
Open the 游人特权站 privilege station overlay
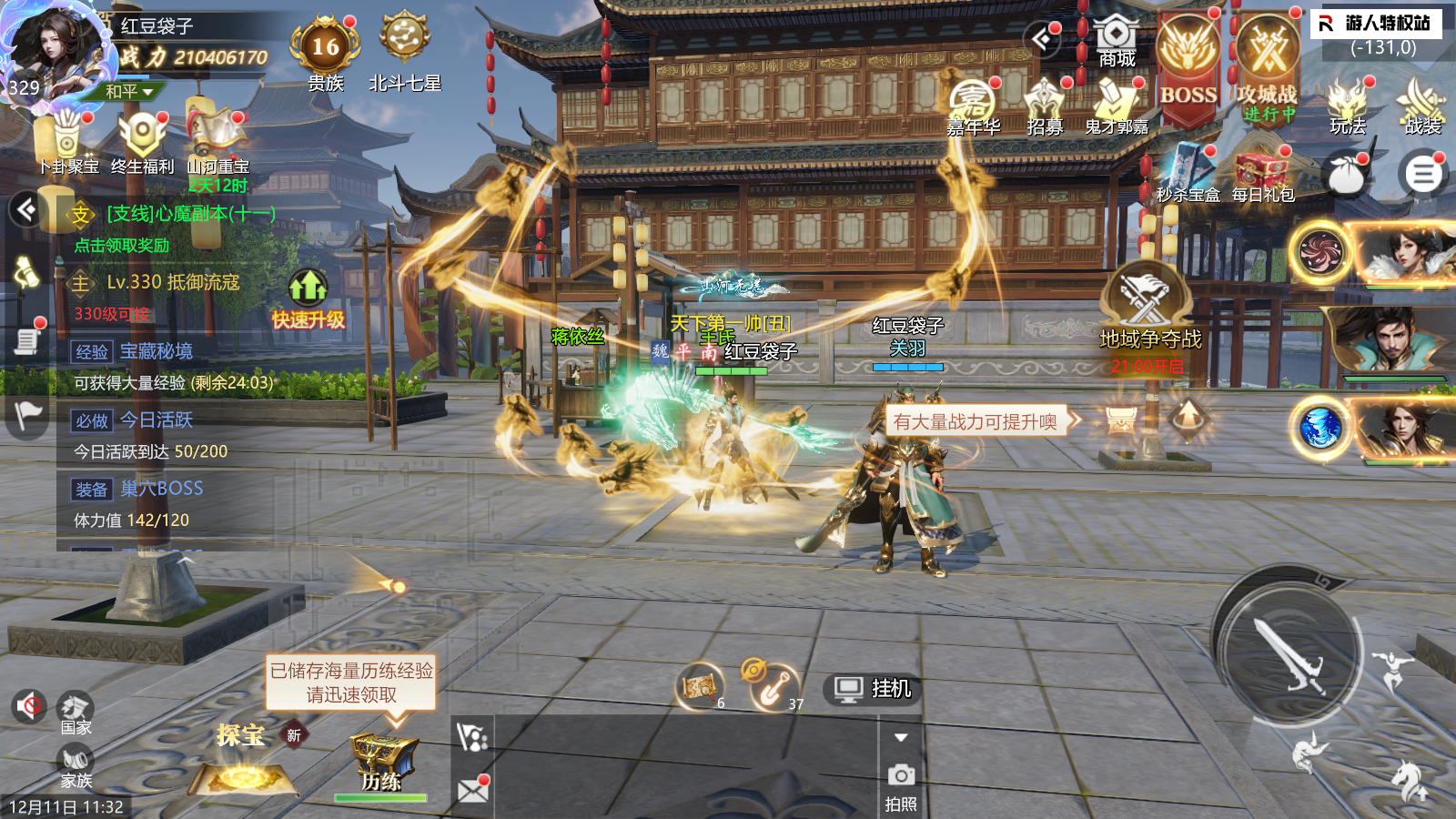[x=1377, y=23]
